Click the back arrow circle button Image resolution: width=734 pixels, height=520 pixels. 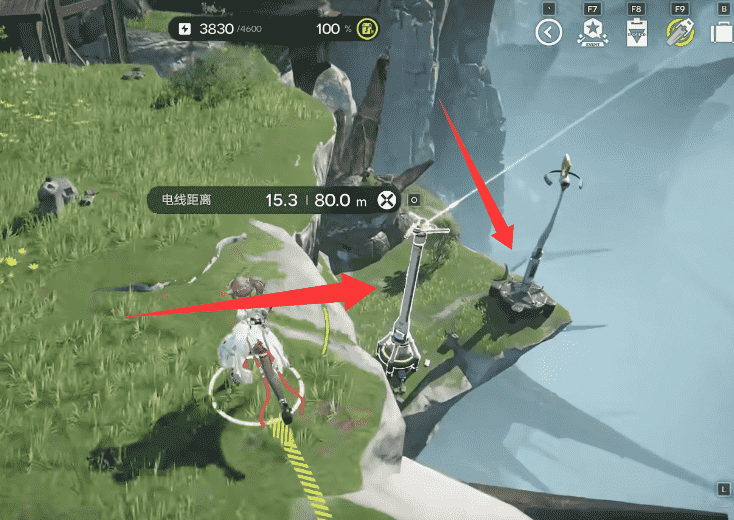click(x=548, y=33)
